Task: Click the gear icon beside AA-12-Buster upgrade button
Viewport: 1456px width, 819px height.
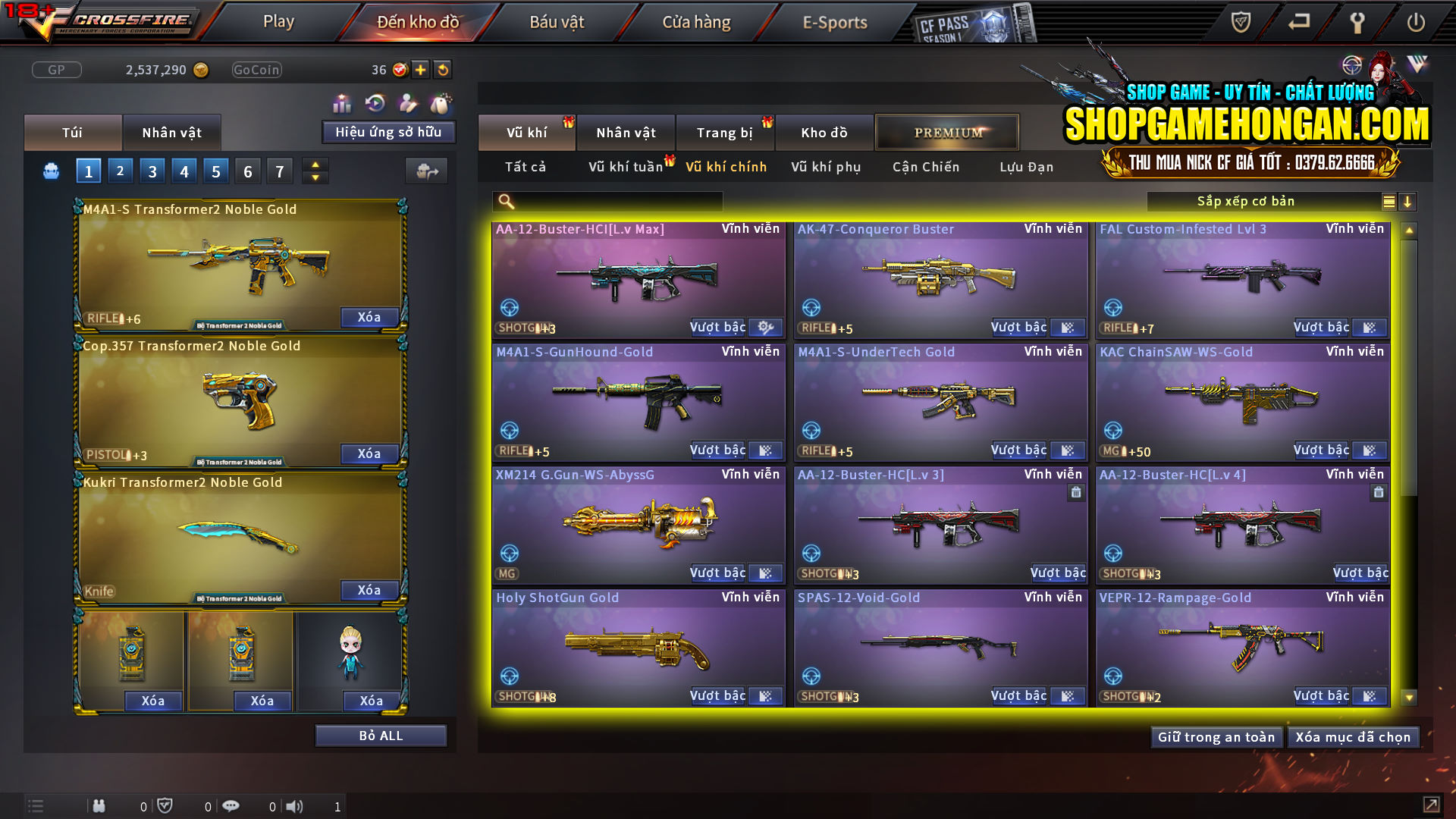Action: point(764,327)
